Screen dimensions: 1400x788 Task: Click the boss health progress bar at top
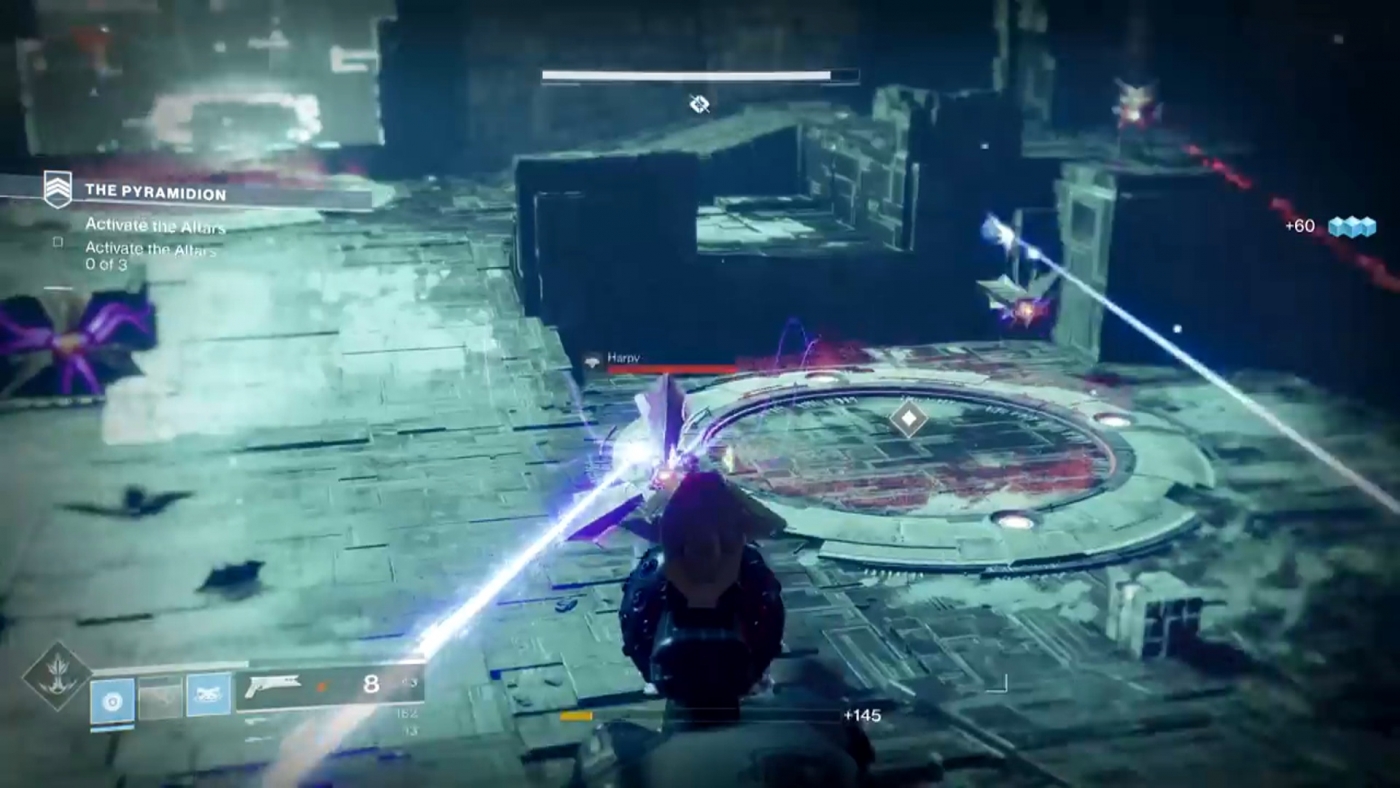699,76
